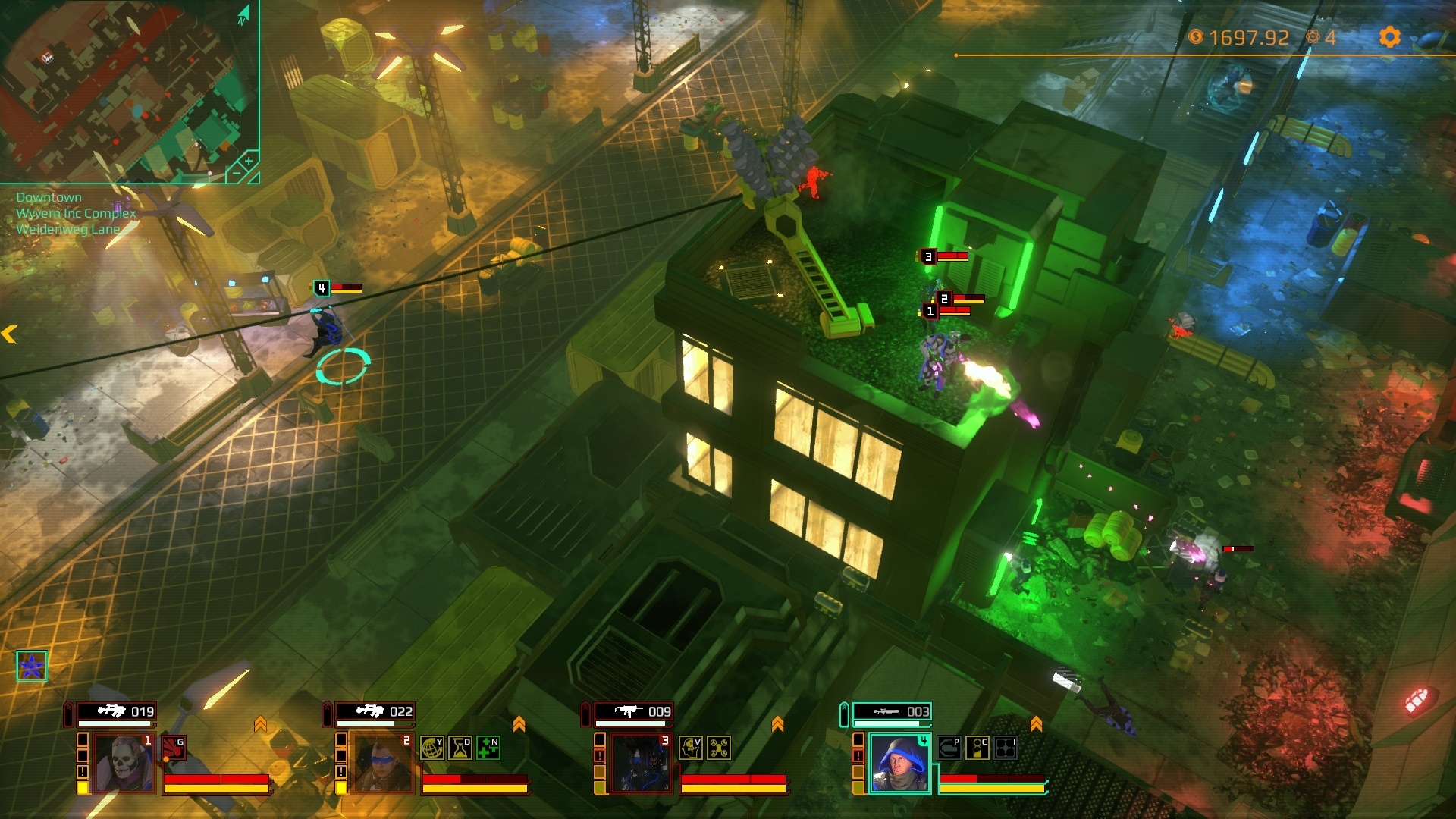Trigger agent 2's D hourglass ability
1456x819 pixels.
[460, 747]
